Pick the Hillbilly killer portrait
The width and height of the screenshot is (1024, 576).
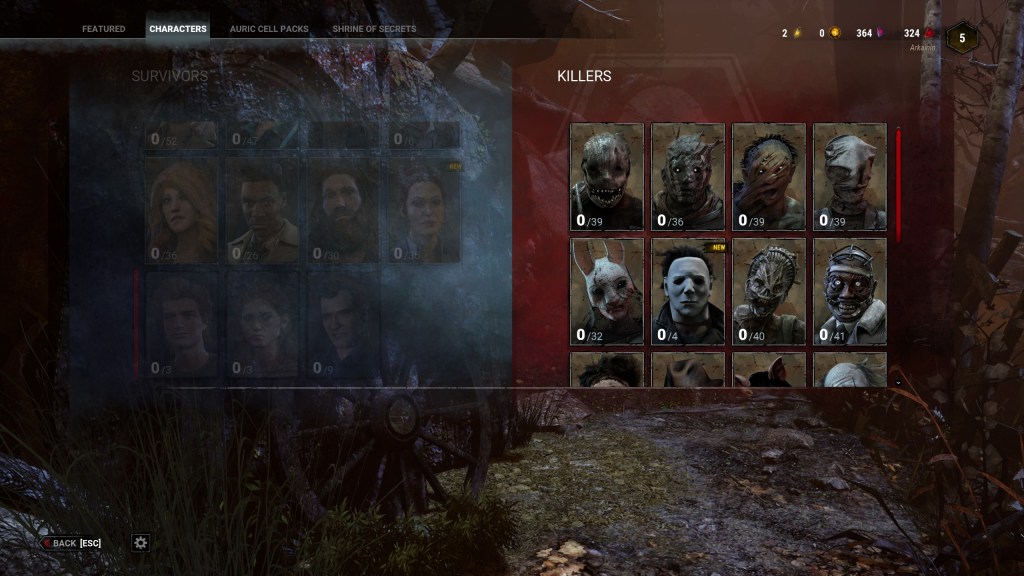click(x=769, y=177)
